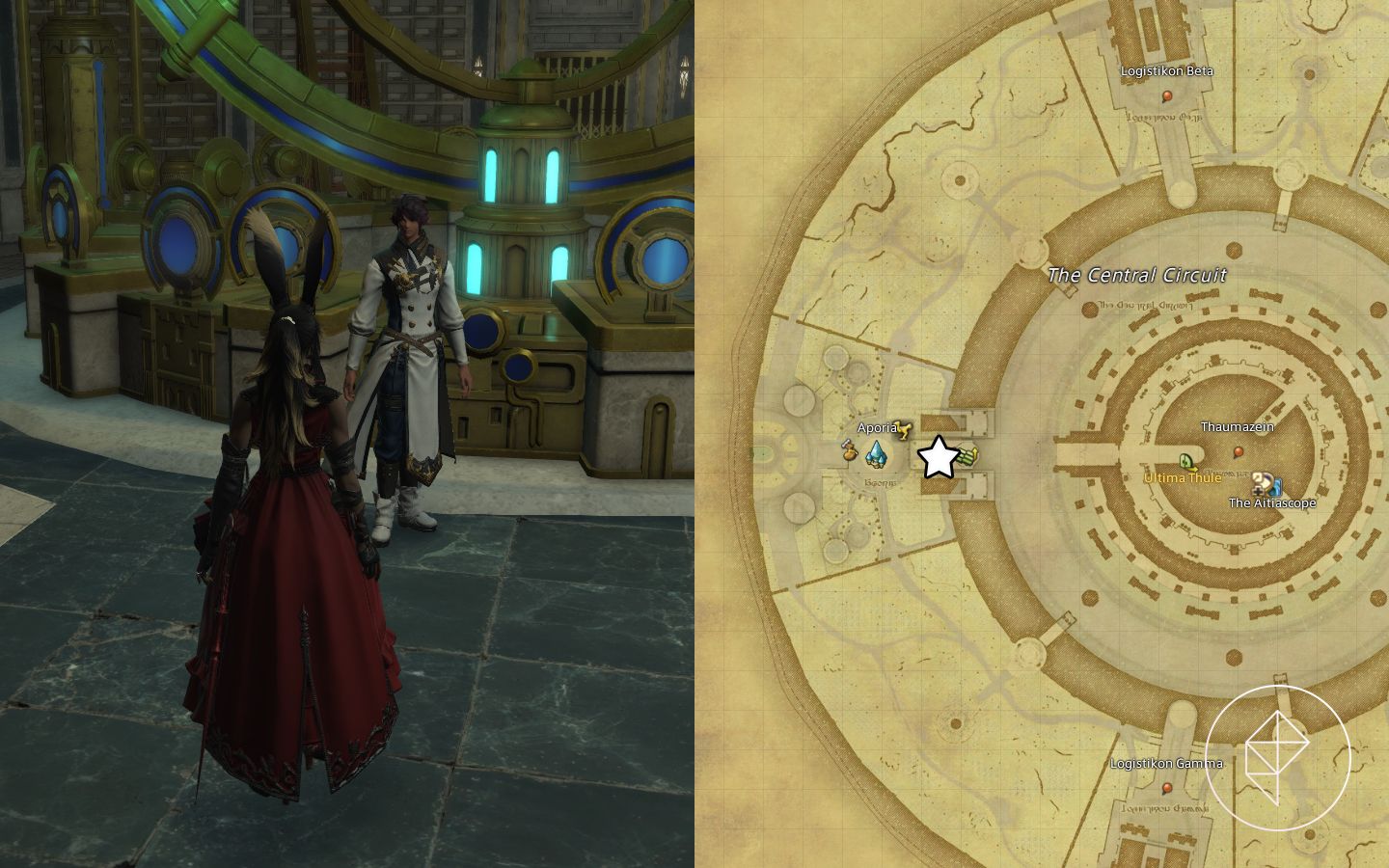Click the orange vendor satchel icon near Aporia
The width and height of the screenshot is (1389, 868).
pyautogui.click(x=849, y=451)
